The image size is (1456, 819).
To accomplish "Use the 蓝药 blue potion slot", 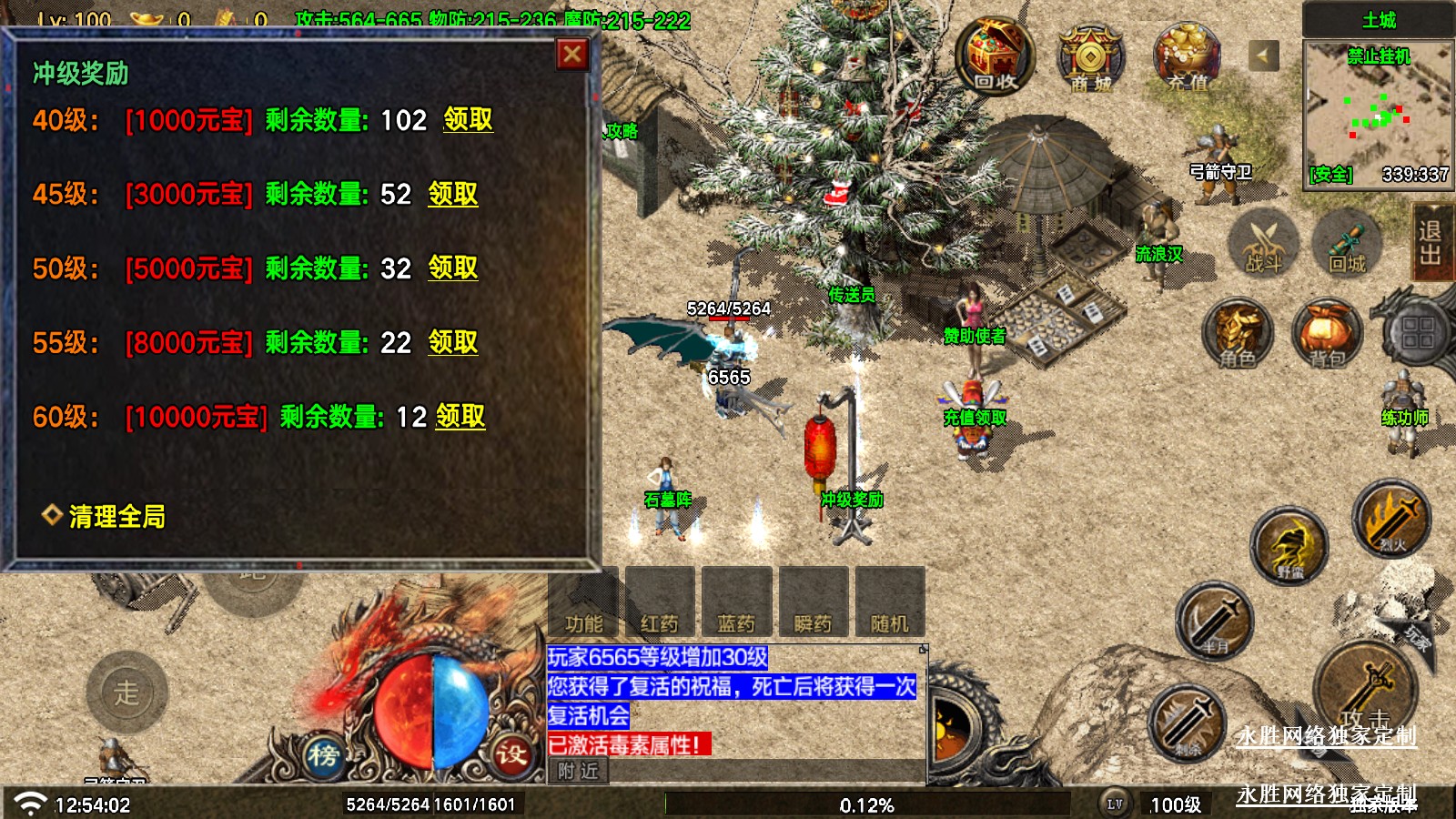I will pos(736,602).
